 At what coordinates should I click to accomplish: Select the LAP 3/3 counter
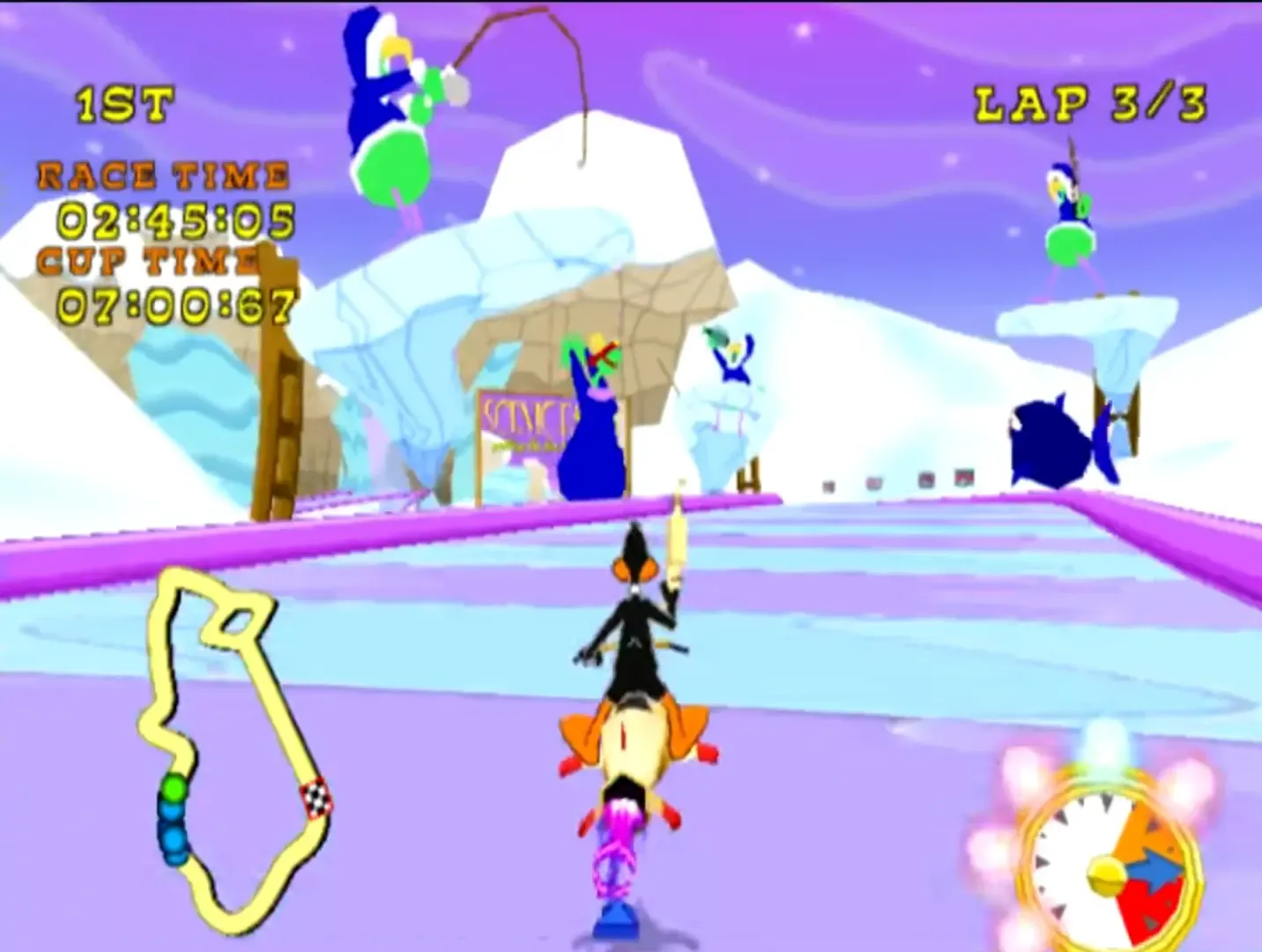pos(1090,103)
